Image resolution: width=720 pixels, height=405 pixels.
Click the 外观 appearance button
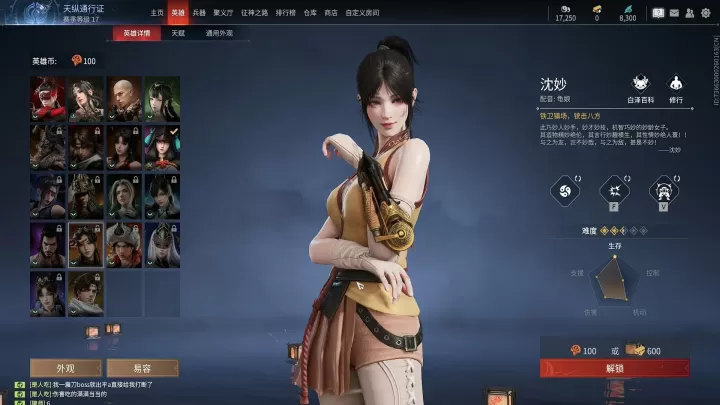(x=66, y=367)
